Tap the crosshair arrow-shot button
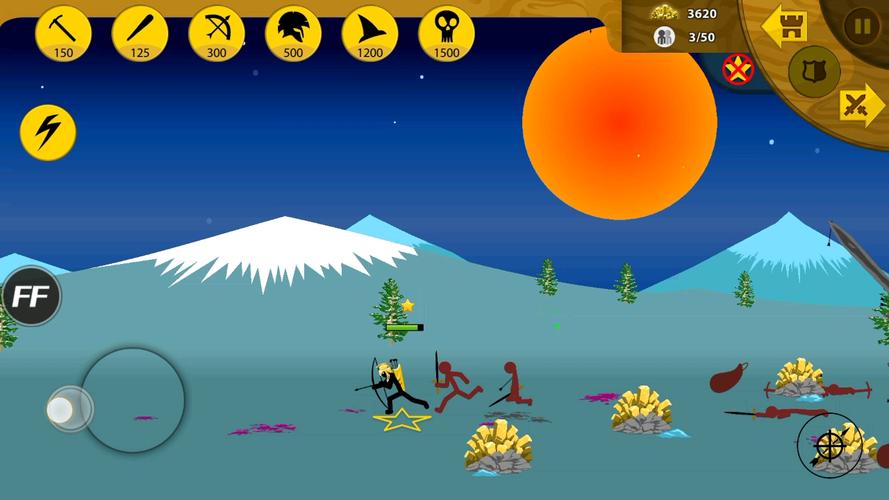This screenshot has width=889, height=500. 829,445
